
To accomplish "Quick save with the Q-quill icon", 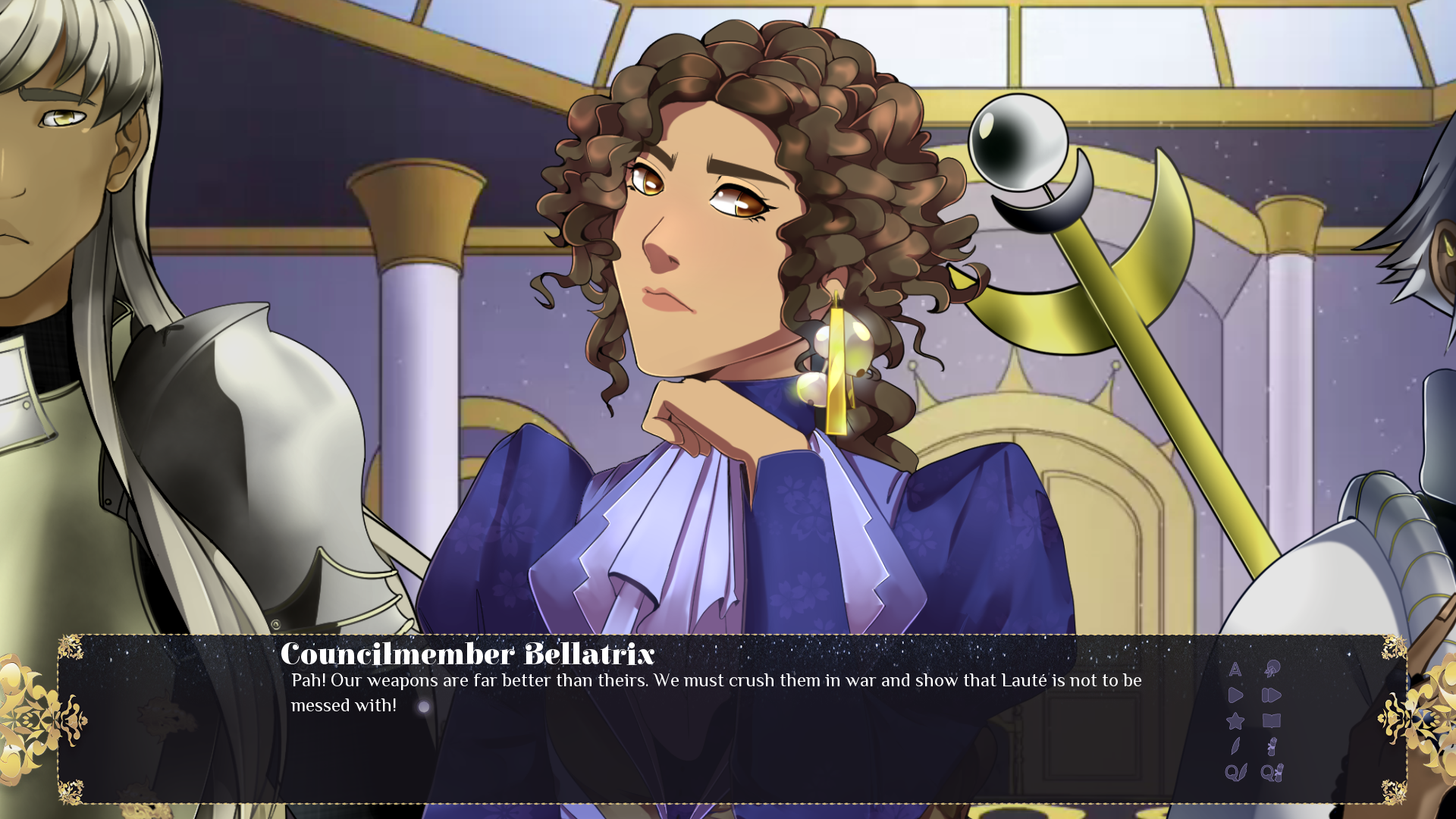I will [1236, 772].
